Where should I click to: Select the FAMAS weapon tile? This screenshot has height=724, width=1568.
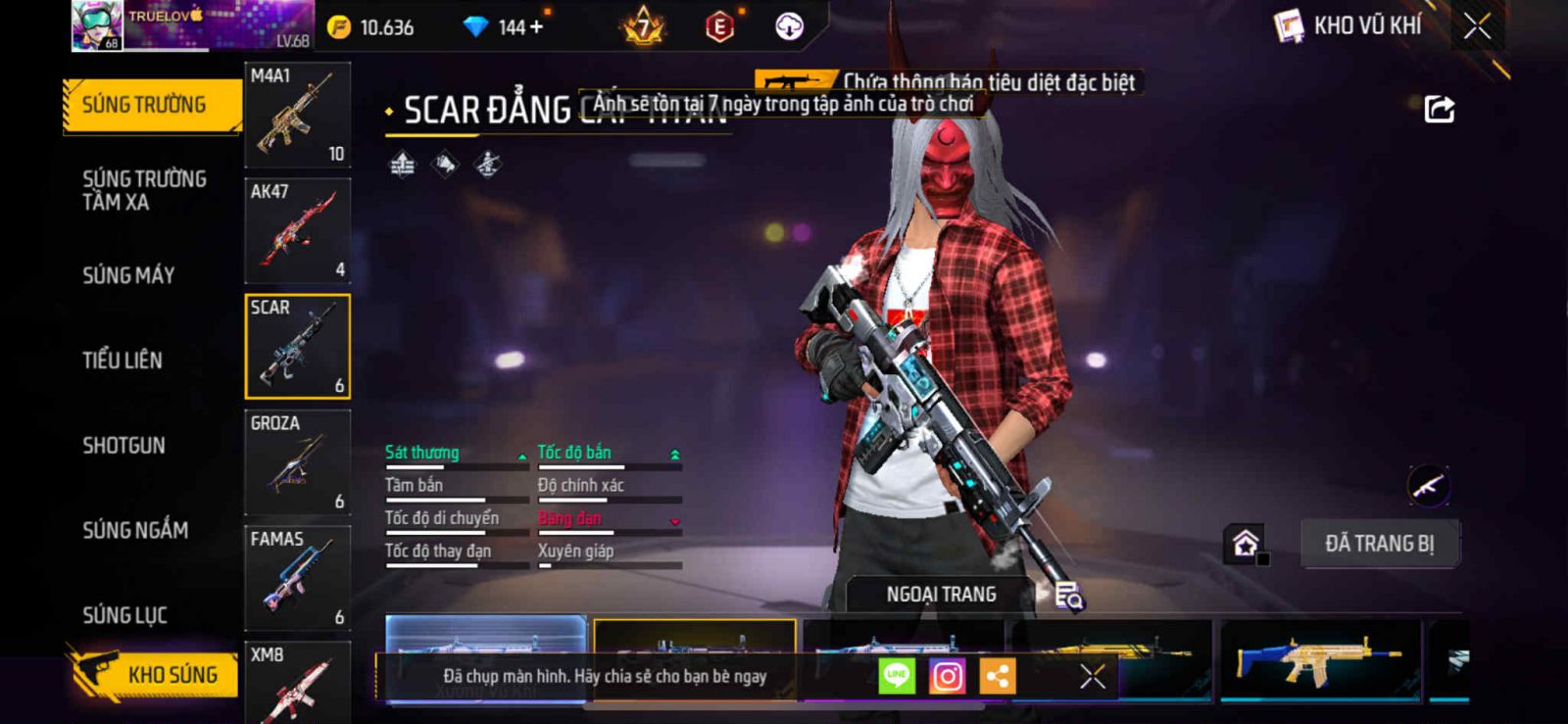pyautogui.click(x=297, y=578)
